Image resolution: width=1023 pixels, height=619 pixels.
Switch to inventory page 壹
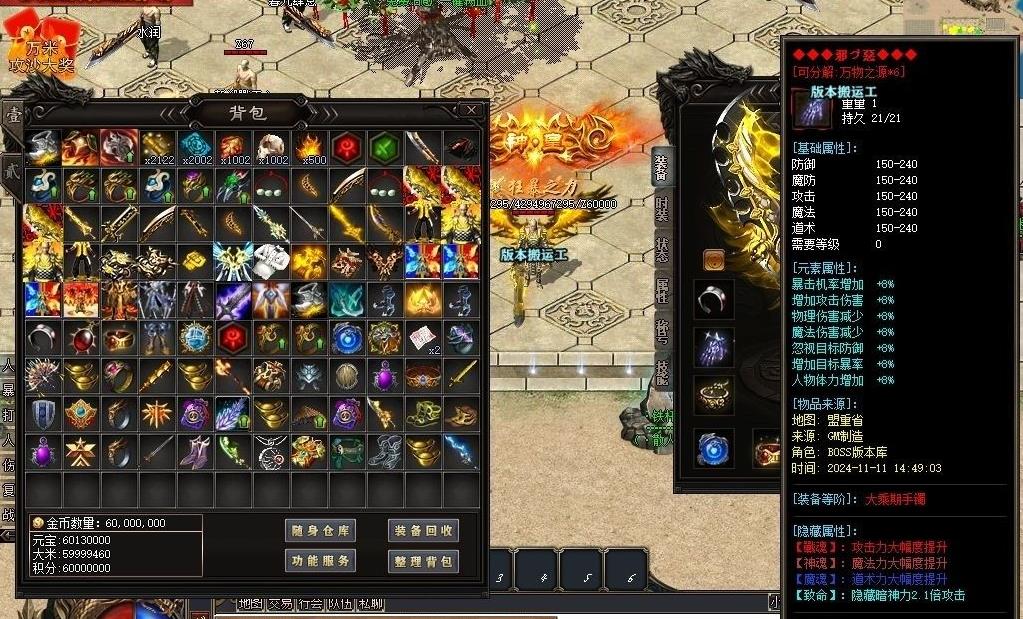(x=13, y=117)
